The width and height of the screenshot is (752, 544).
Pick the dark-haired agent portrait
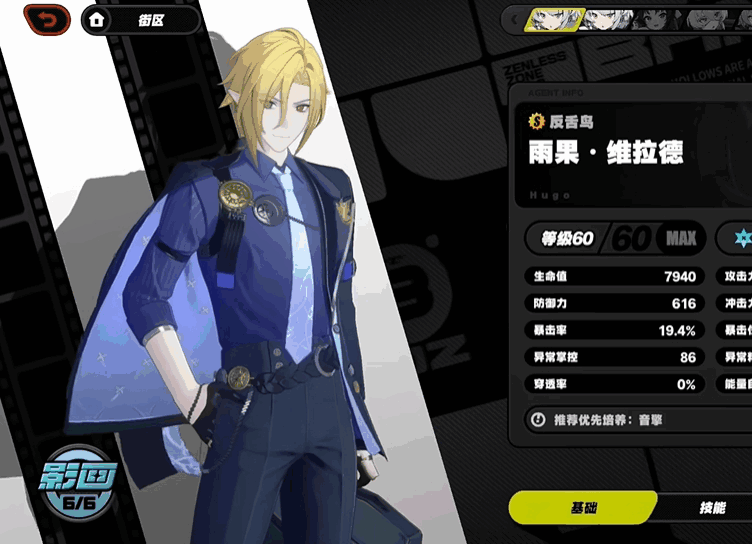(x=656, y=19)
